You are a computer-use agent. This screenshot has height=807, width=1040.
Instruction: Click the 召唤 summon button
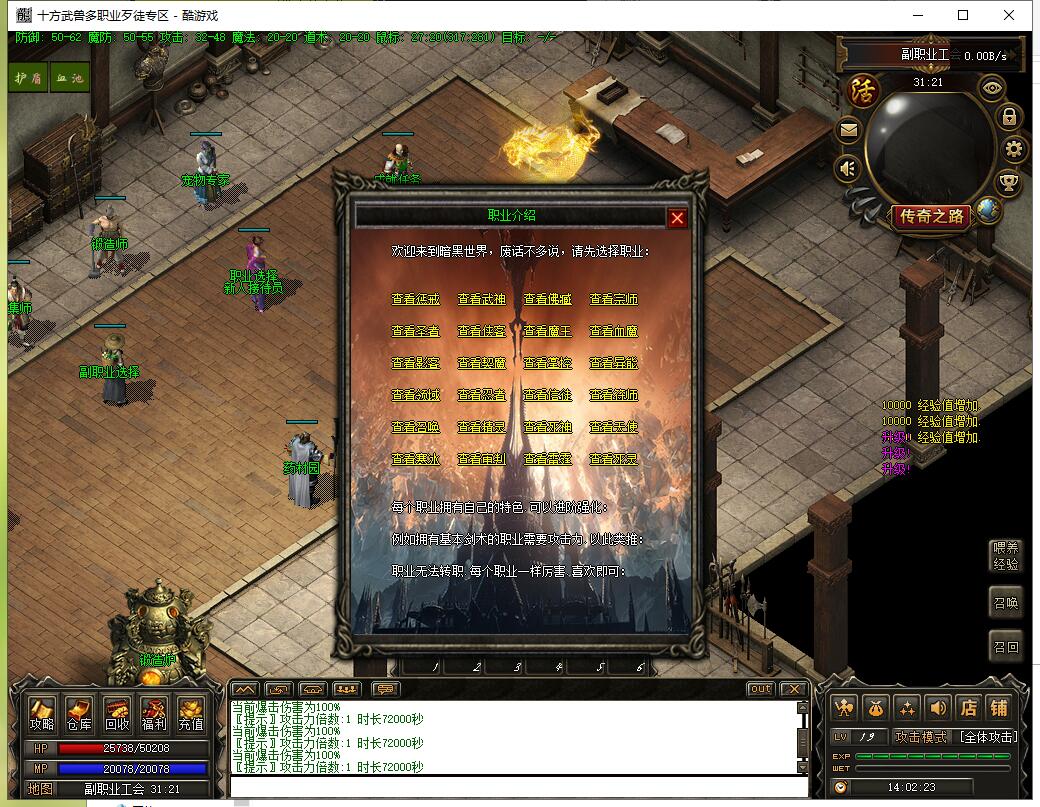[1006, 604]
